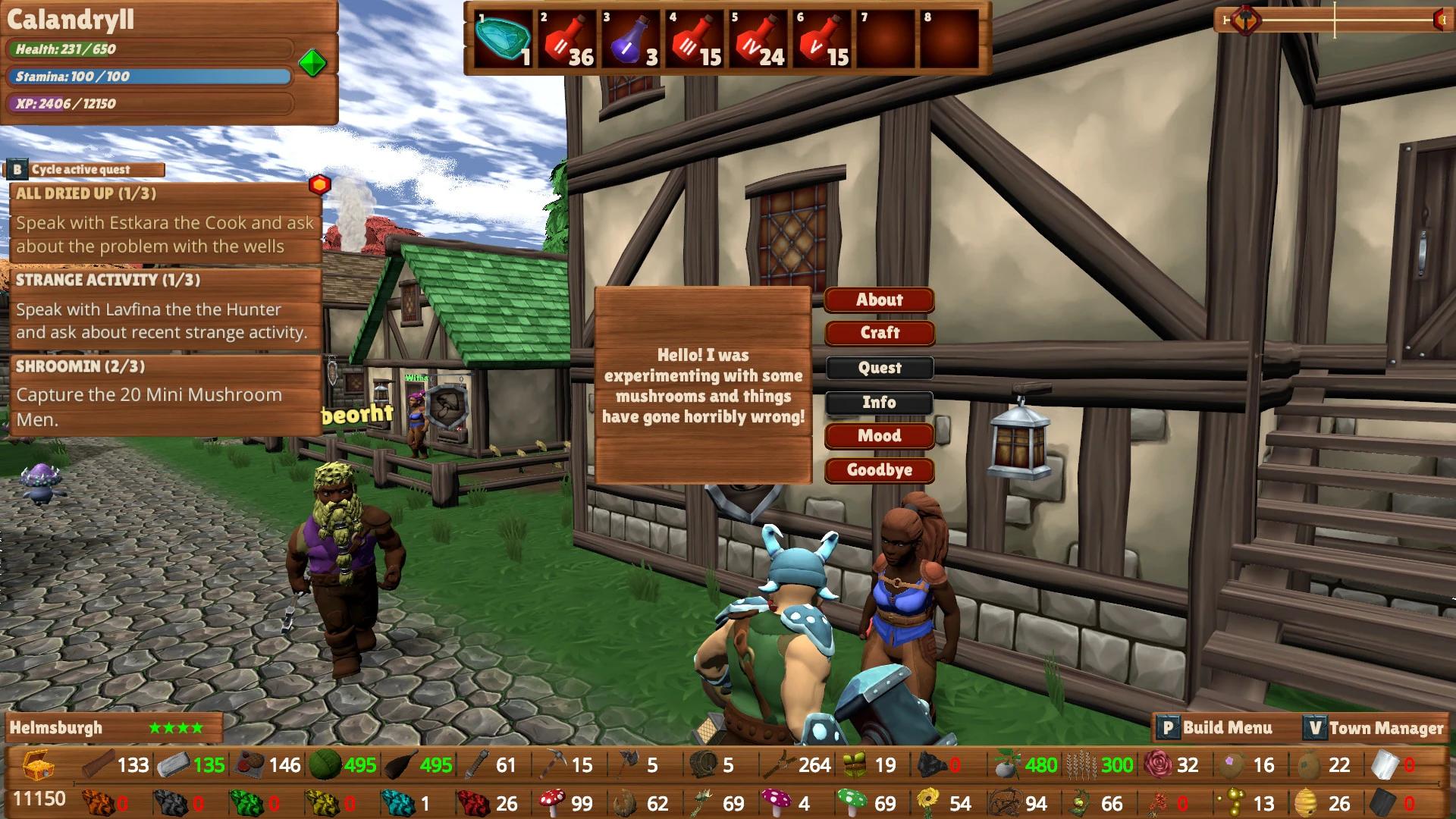
Task: Click the Quest button in the dialog
Action: (880, 368)
